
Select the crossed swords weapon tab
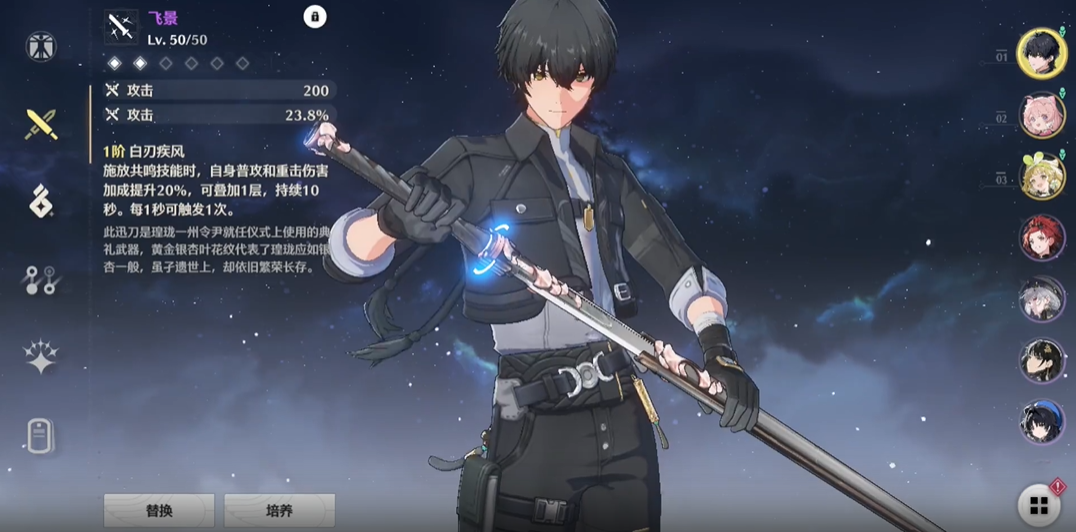[x=41, y=124]
